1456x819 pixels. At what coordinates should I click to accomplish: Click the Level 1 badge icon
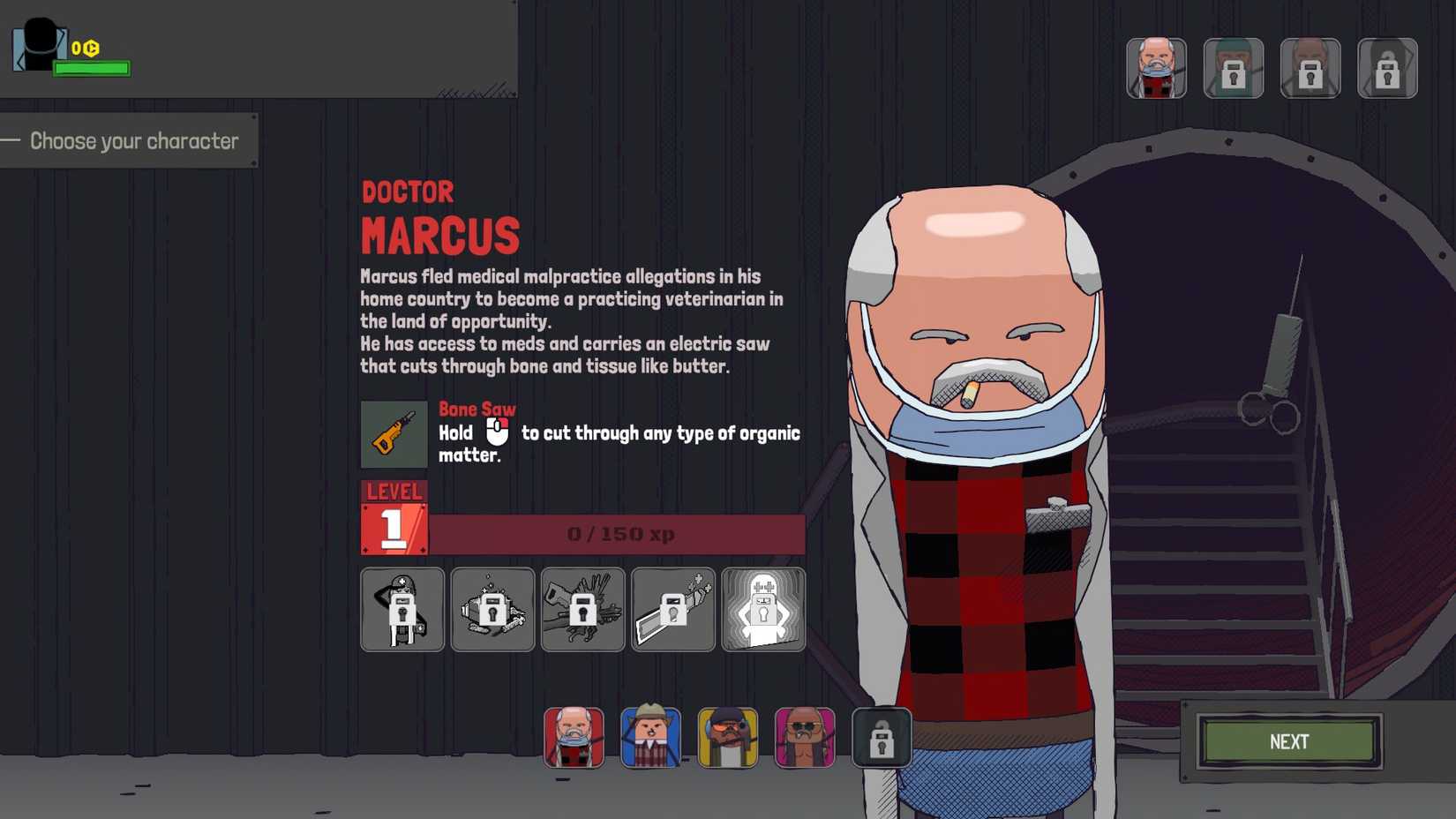pyautogui.click(x=394, y=518)
